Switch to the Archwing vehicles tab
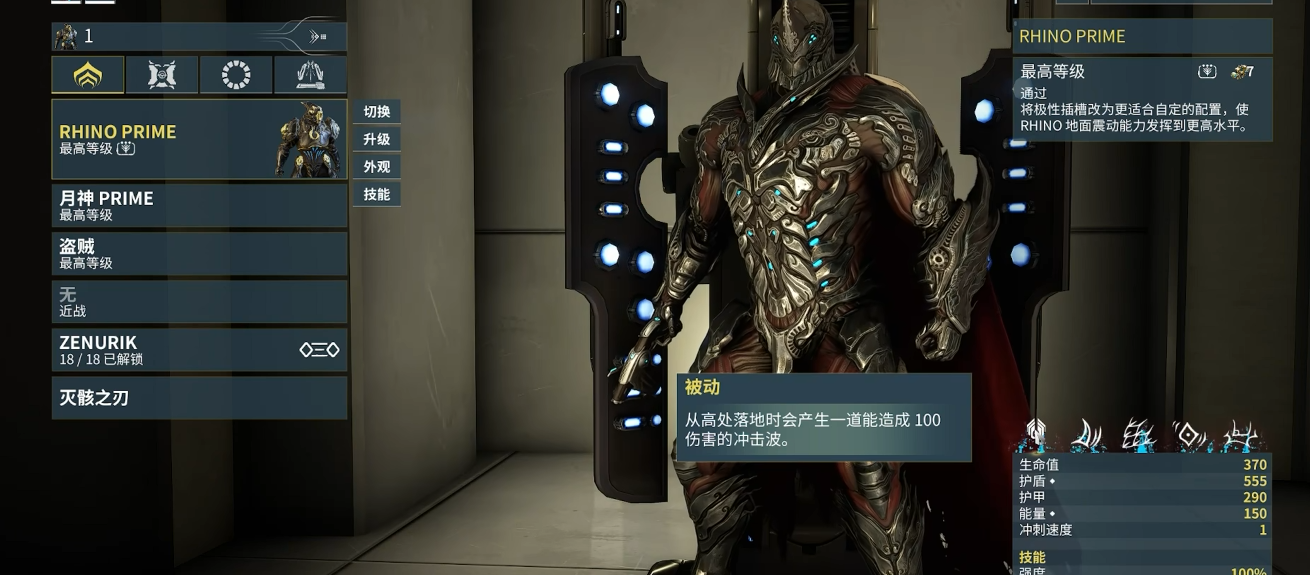 [x=310, y=75]
